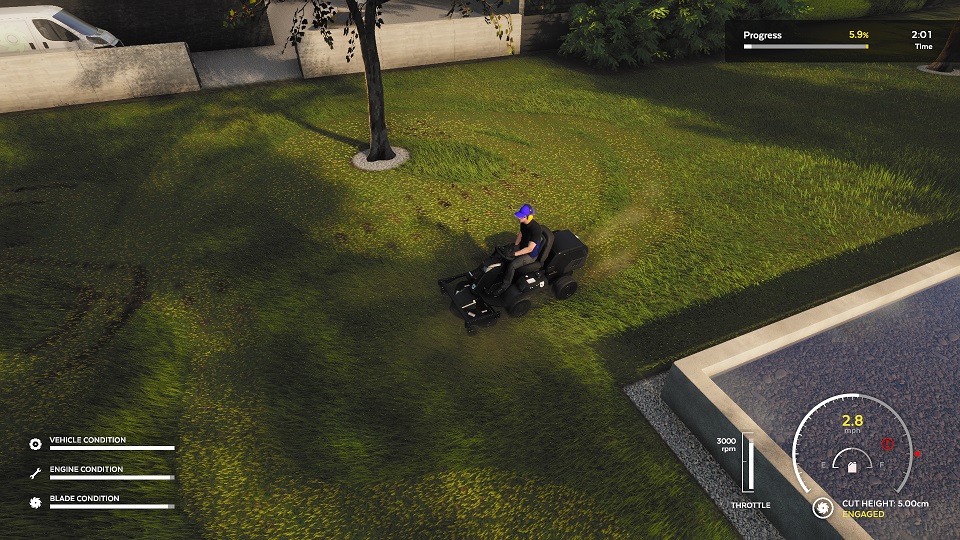Click the blade condition saw icon
Screen dimensions: 960x540
(x=36, y=502)
